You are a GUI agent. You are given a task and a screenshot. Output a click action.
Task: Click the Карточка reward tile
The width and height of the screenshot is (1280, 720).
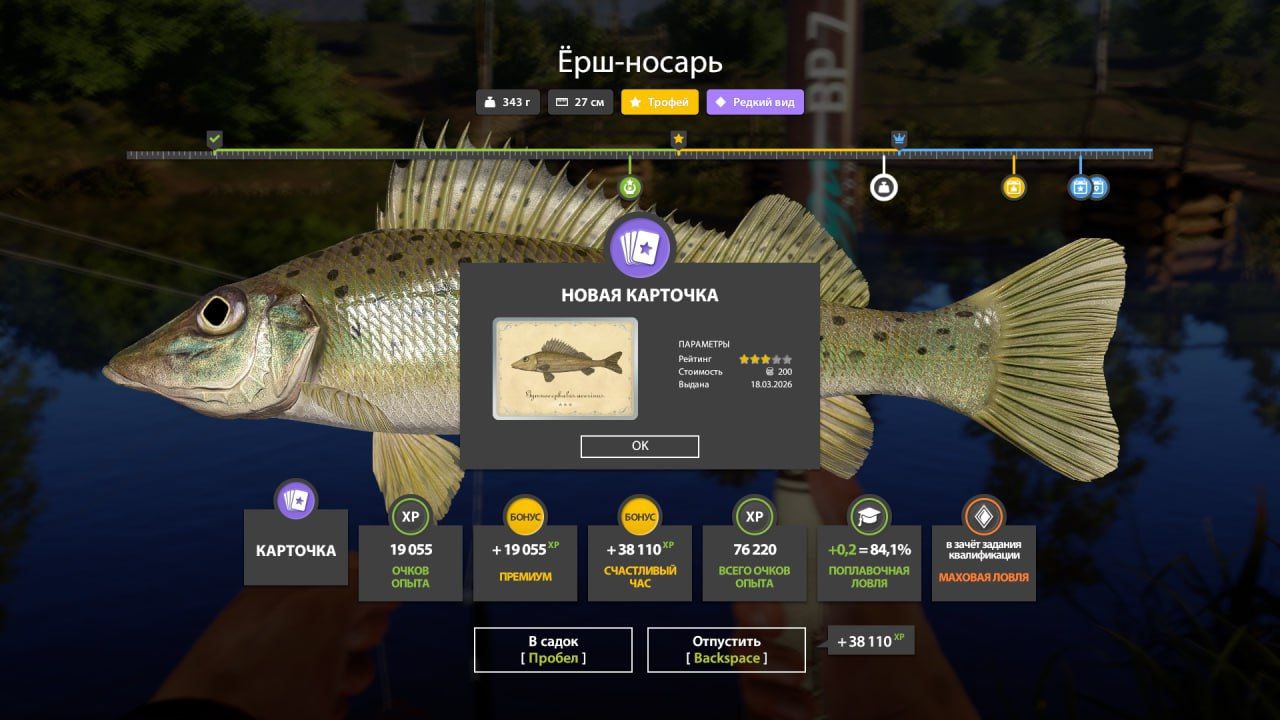[296, 548]
